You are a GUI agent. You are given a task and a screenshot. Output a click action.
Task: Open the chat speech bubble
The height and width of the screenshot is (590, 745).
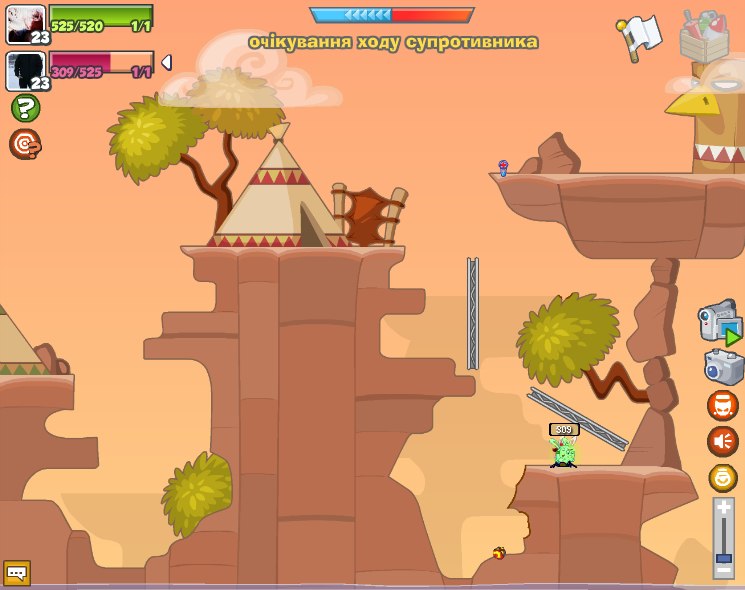(17, 573)
